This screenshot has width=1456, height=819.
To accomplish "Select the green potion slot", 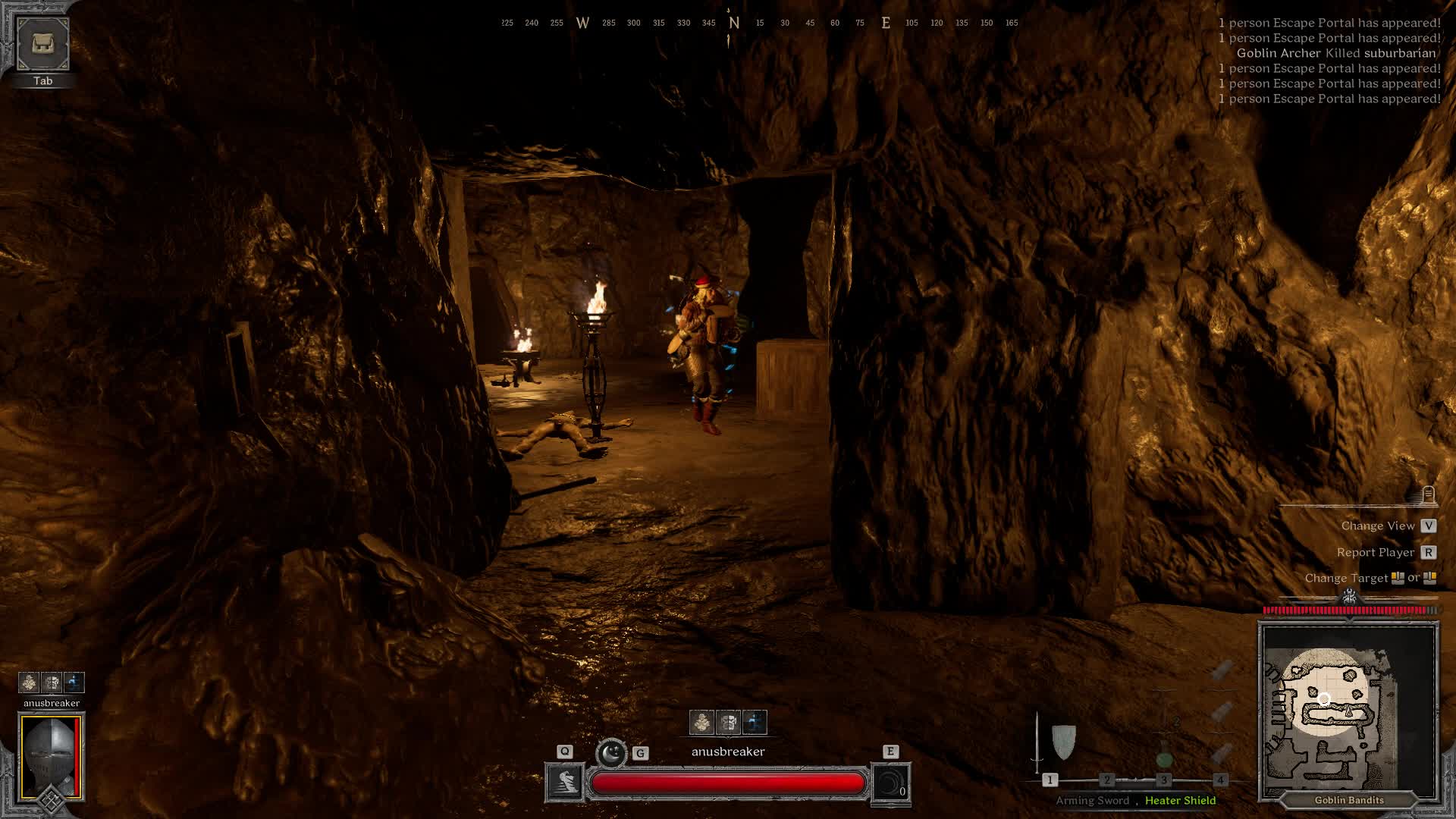I will (1164, 758).
